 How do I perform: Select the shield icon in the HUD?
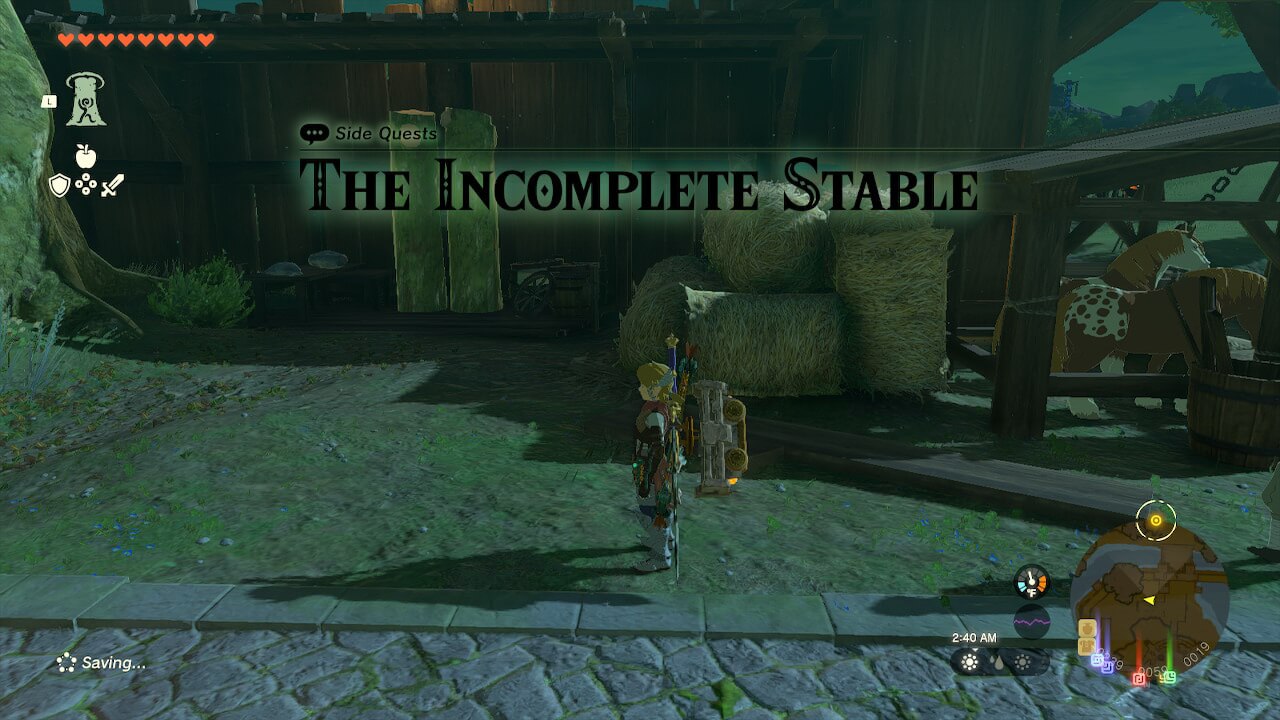[x=59, y=184]
